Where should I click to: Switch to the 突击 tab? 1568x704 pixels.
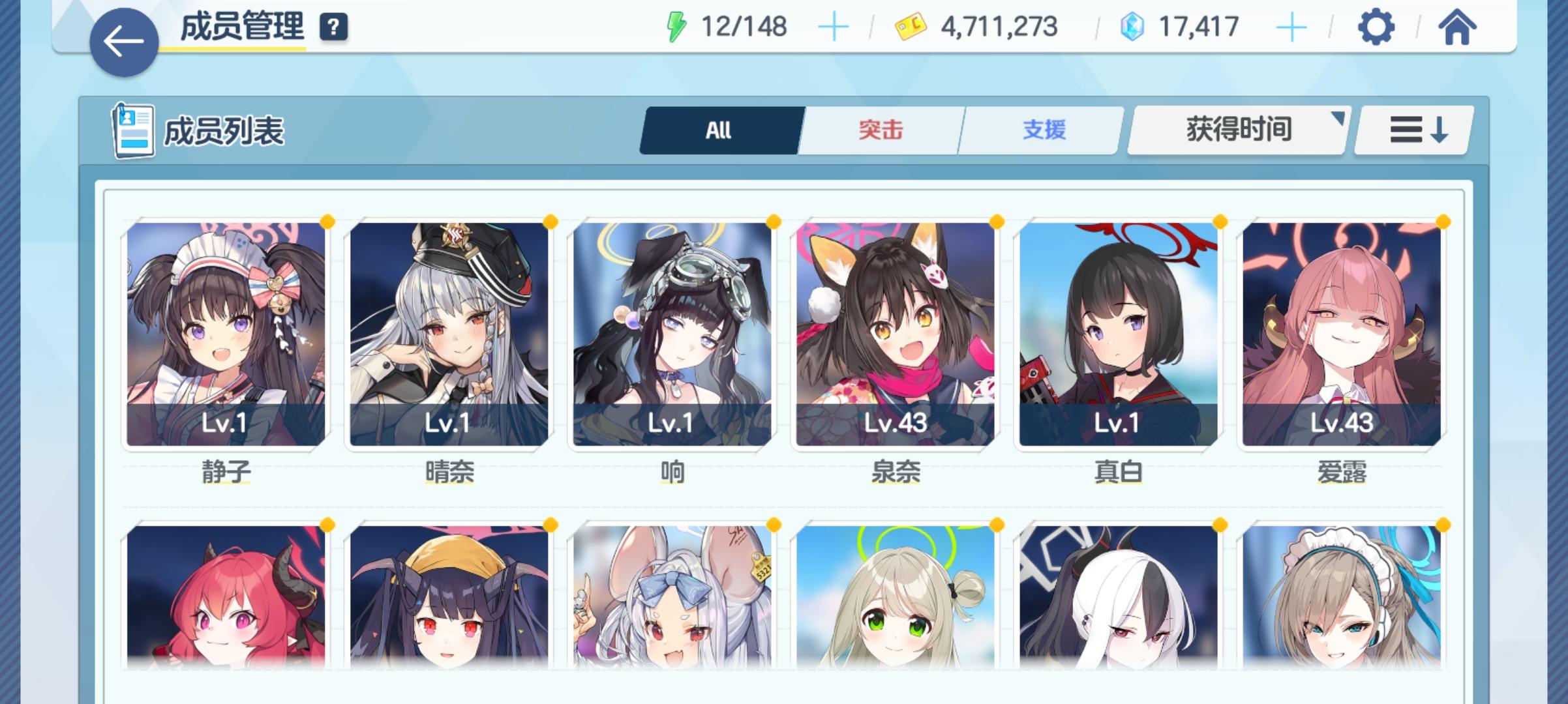click(x=879, y=130)
